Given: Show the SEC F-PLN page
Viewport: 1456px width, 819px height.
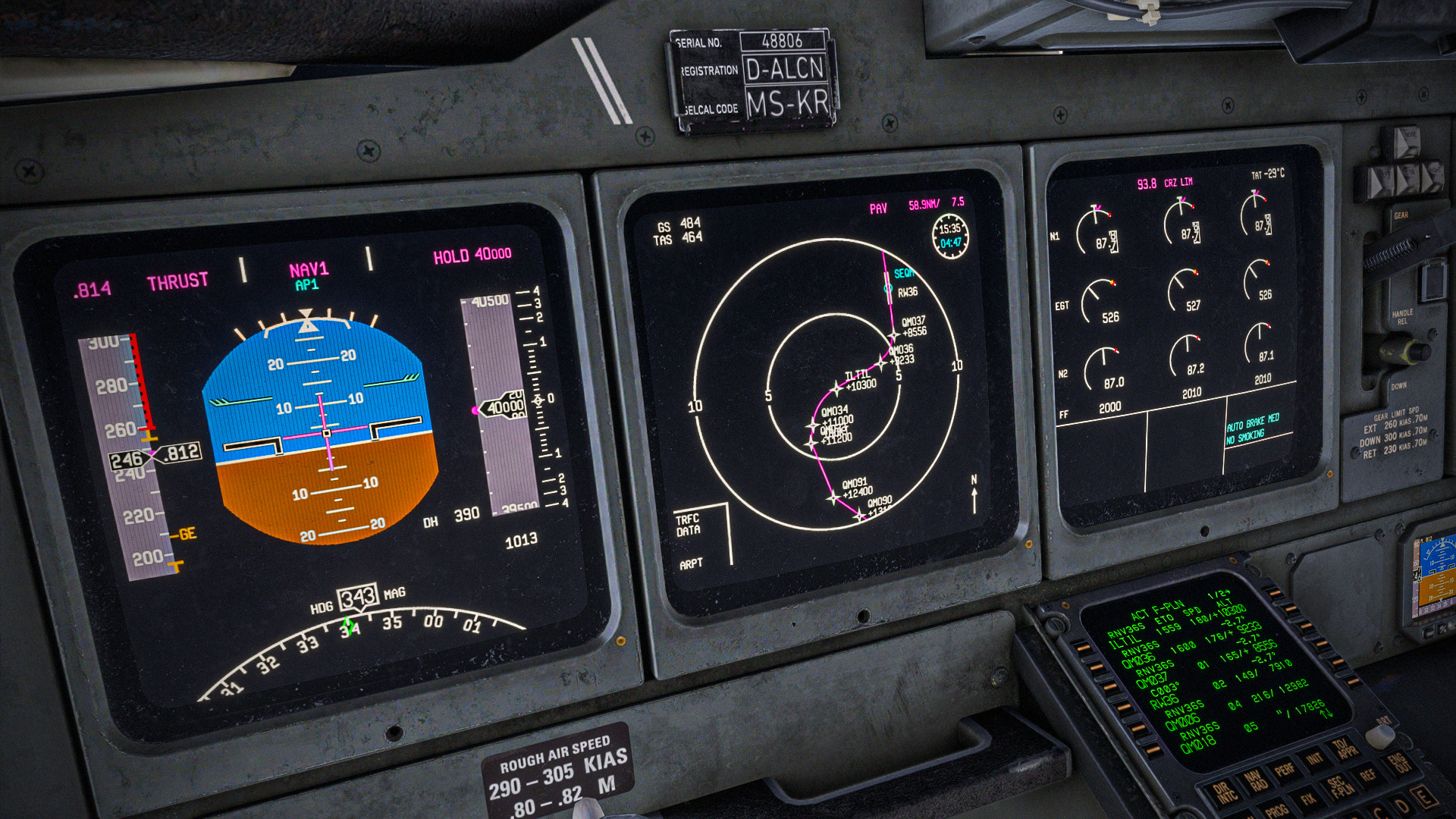Looking at the screenshot, I should (x=1338, y=786).
